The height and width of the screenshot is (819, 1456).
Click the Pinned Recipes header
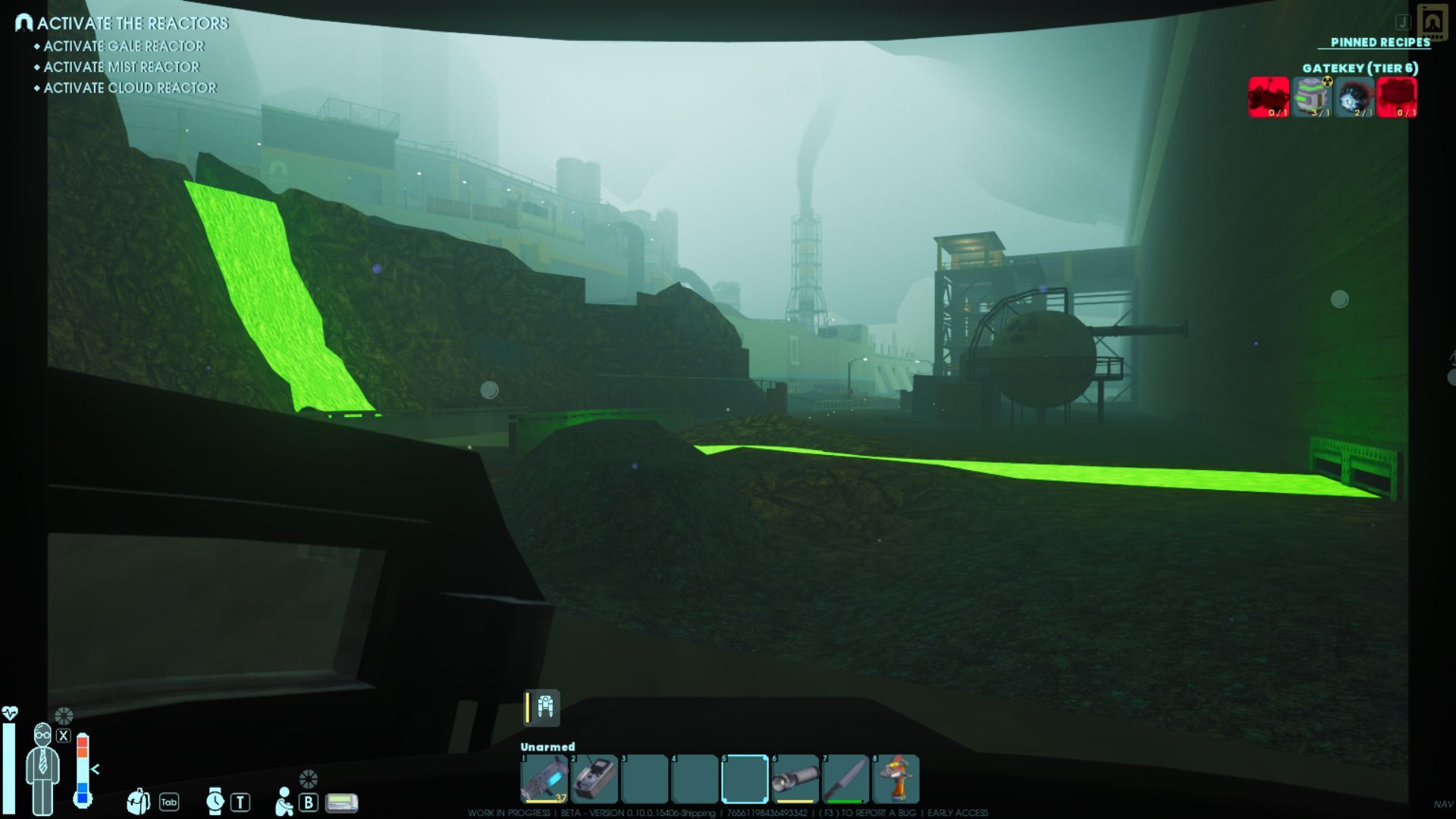coord(1380,42)
